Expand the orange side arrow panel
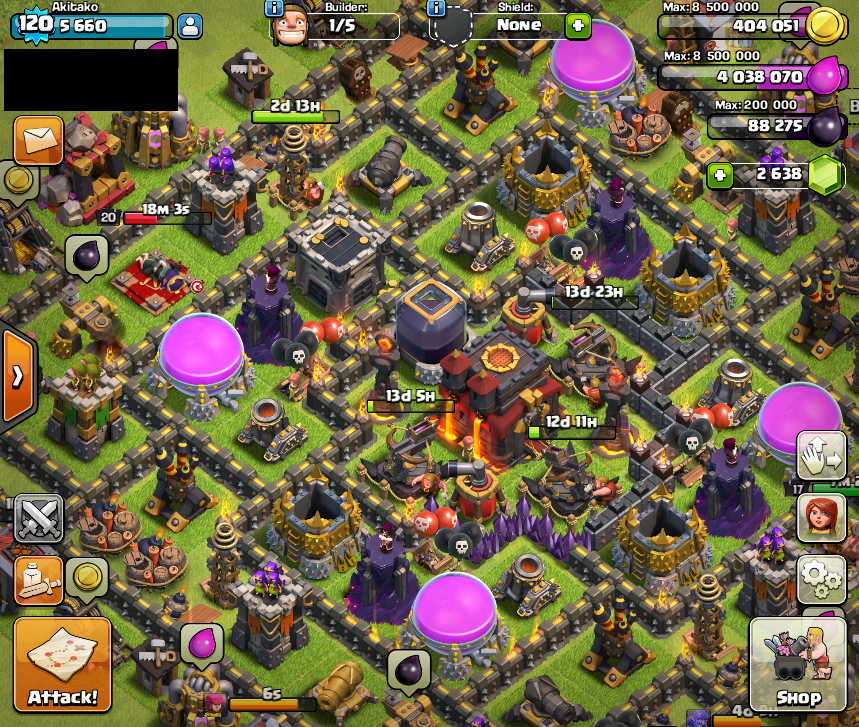 (18, 376)
